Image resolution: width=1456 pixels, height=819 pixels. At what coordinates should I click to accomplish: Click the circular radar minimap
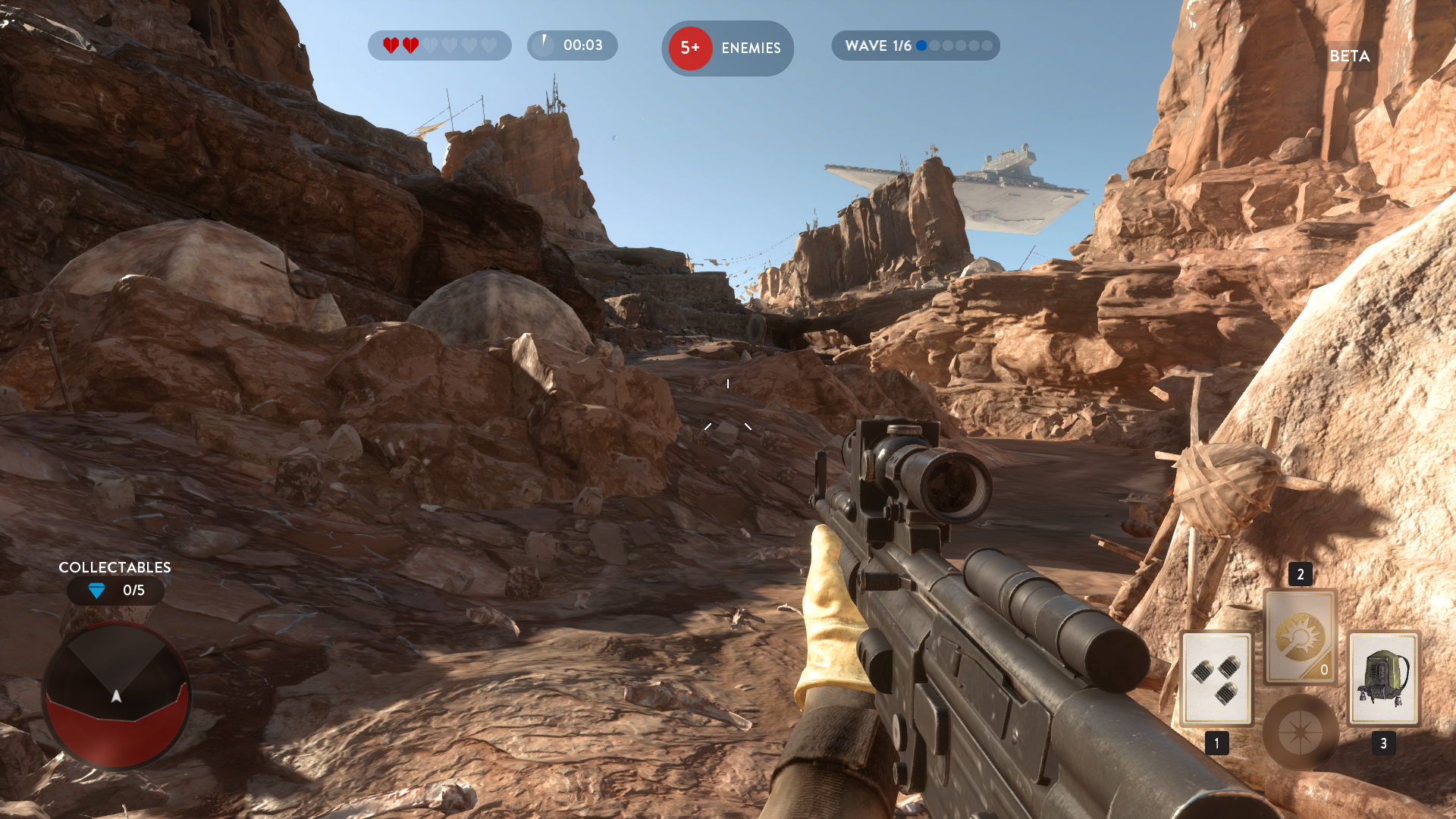tap(116, 696)
